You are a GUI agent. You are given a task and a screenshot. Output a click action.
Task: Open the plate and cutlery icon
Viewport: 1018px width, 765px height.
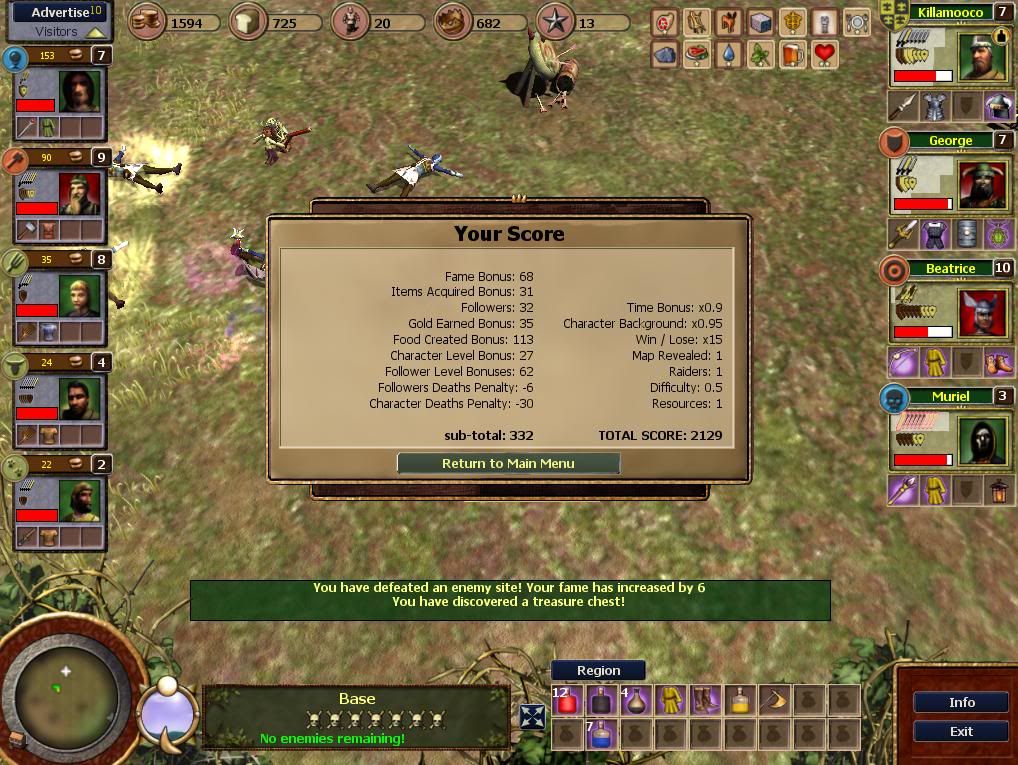pos(856,21)
